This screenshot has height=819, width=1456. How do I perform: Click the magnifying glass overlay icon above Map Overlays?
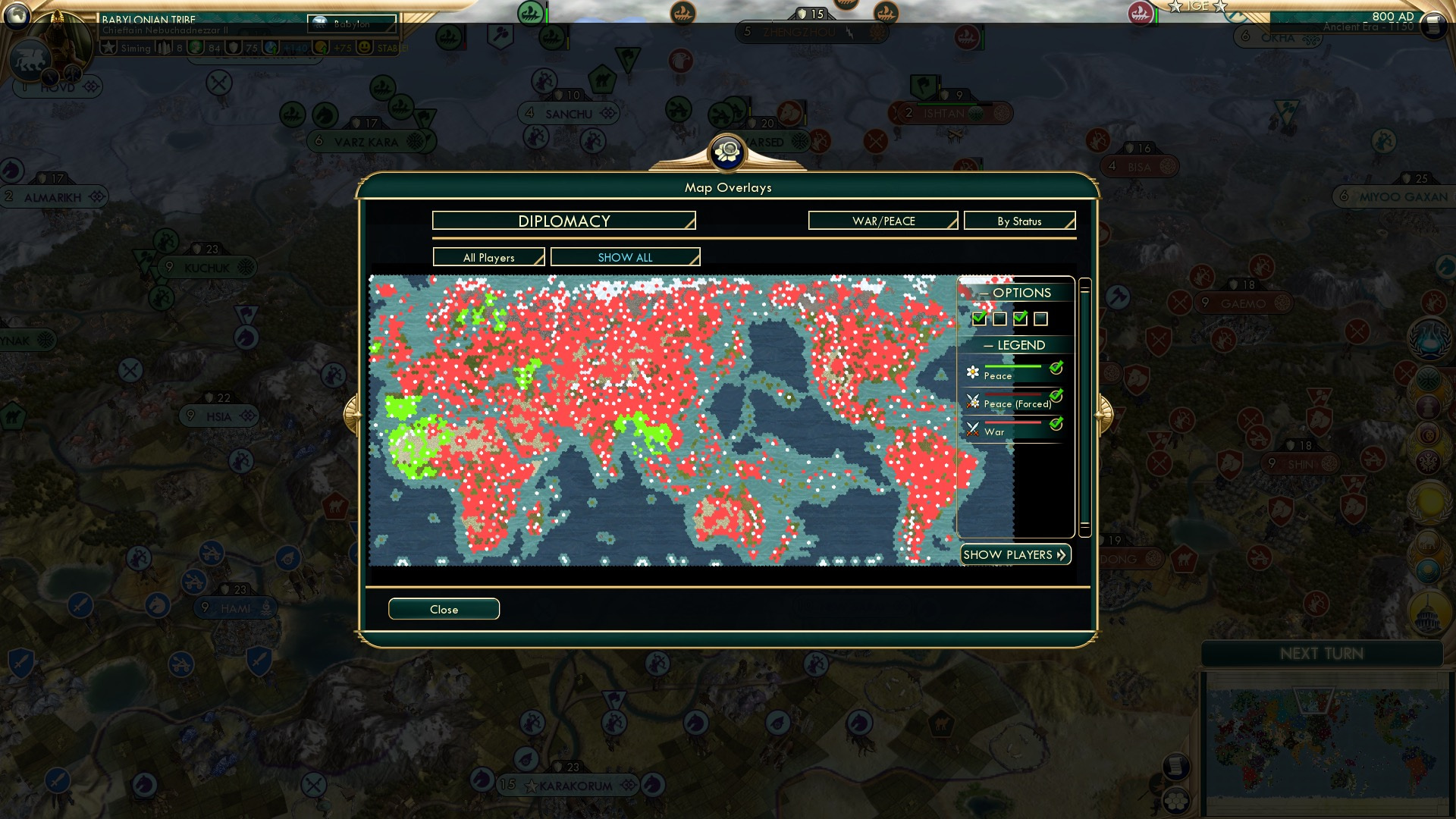[727, 152]
